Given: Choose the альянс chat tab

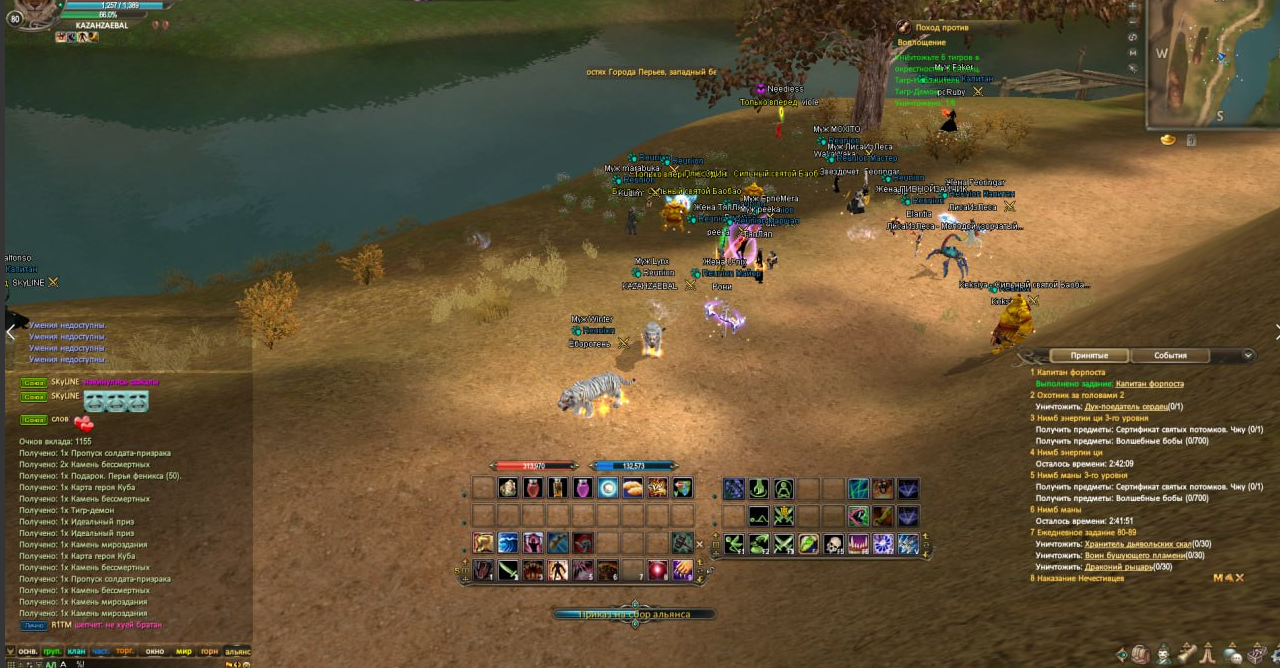Looking at the screenshot, I should pyautogui.click(x=238, y=651).
